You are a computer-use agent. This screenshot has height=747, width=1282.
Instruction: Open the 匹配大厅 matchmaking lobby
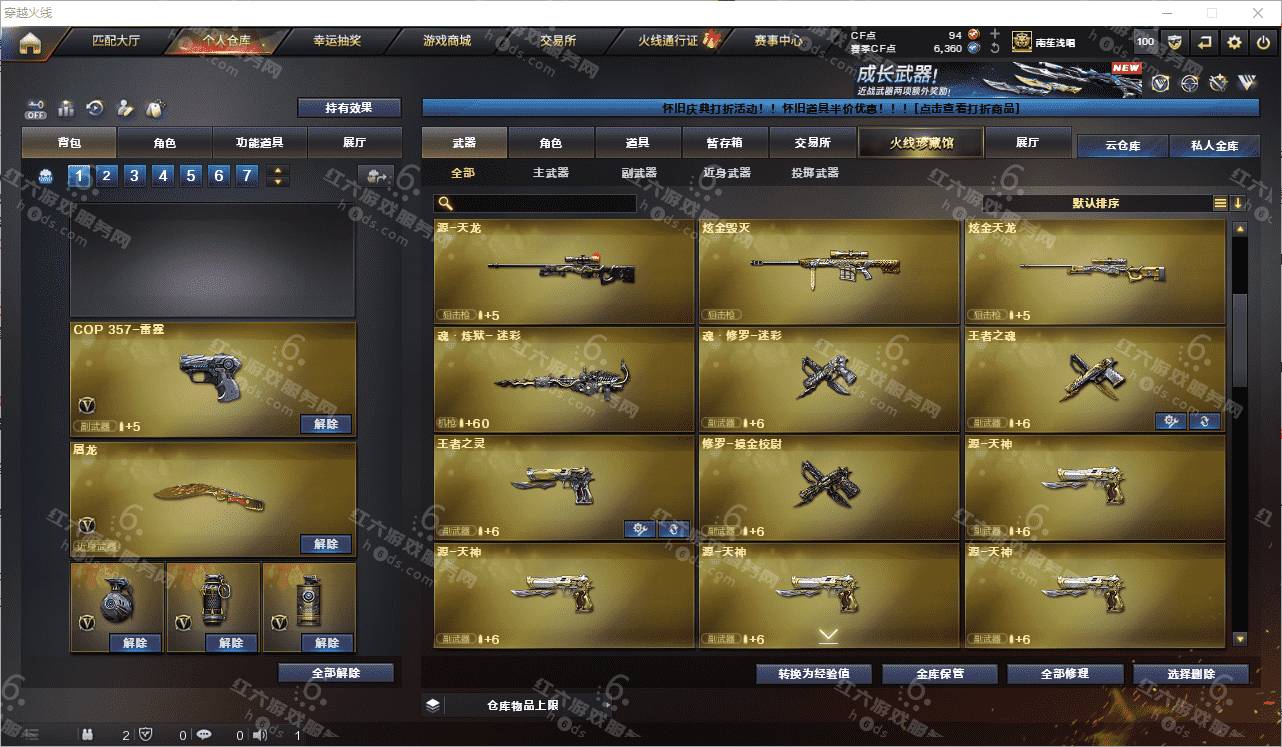coord(116,42)
